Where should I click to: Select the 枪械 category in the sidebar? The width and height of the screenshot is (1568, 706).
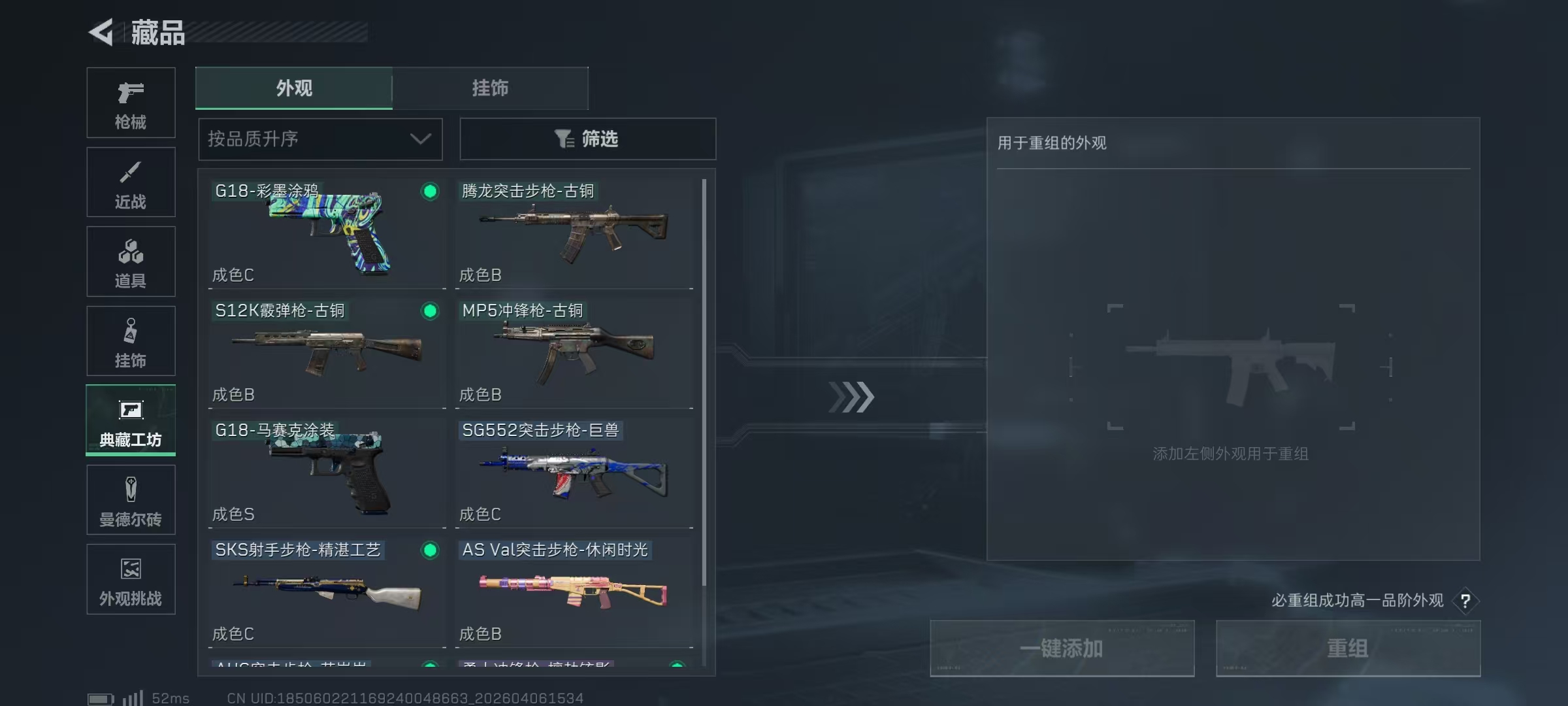pos(131,103)
